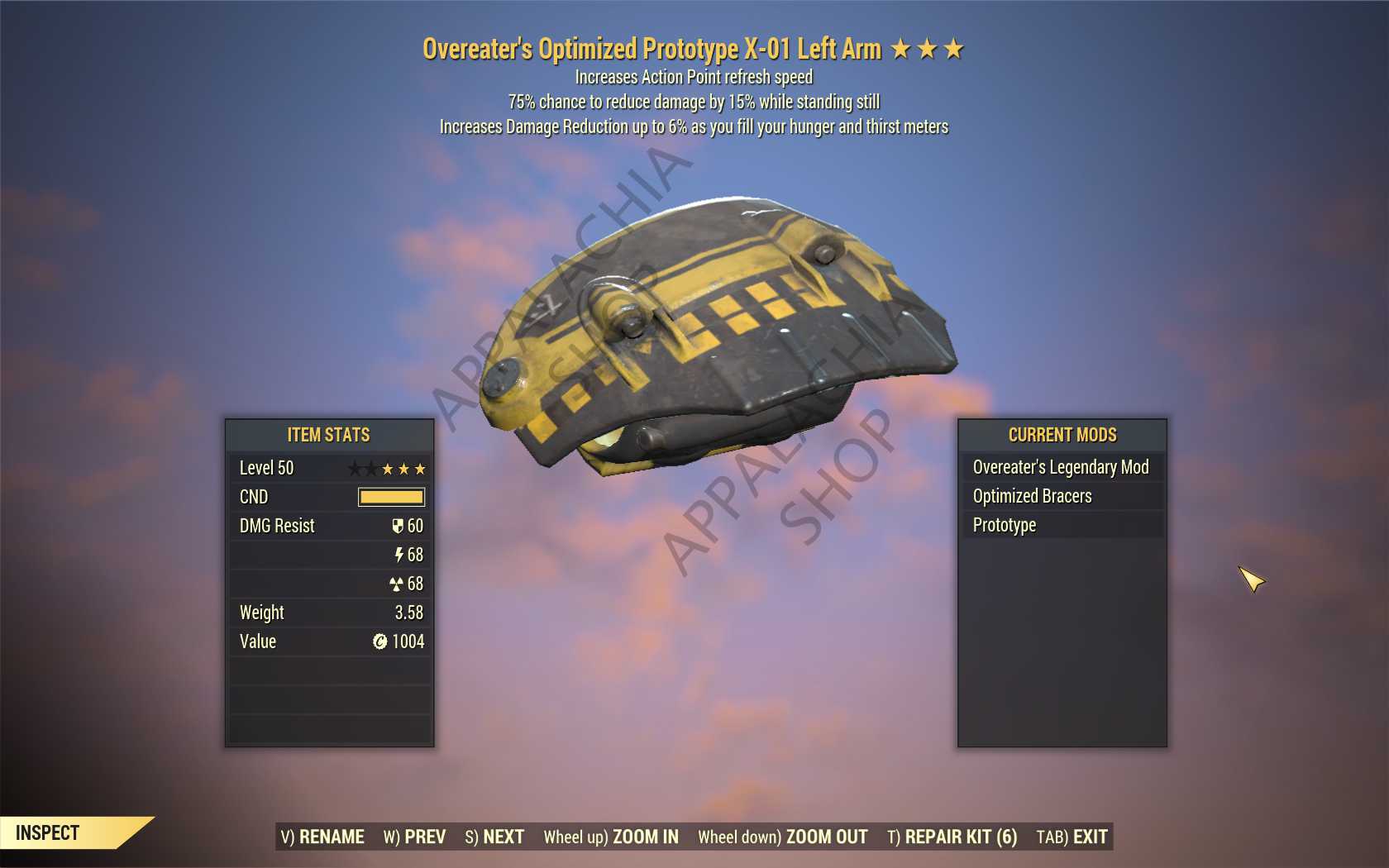Expand the ITEM STATS panel header
1389x868 pixels.
[329, 435]
